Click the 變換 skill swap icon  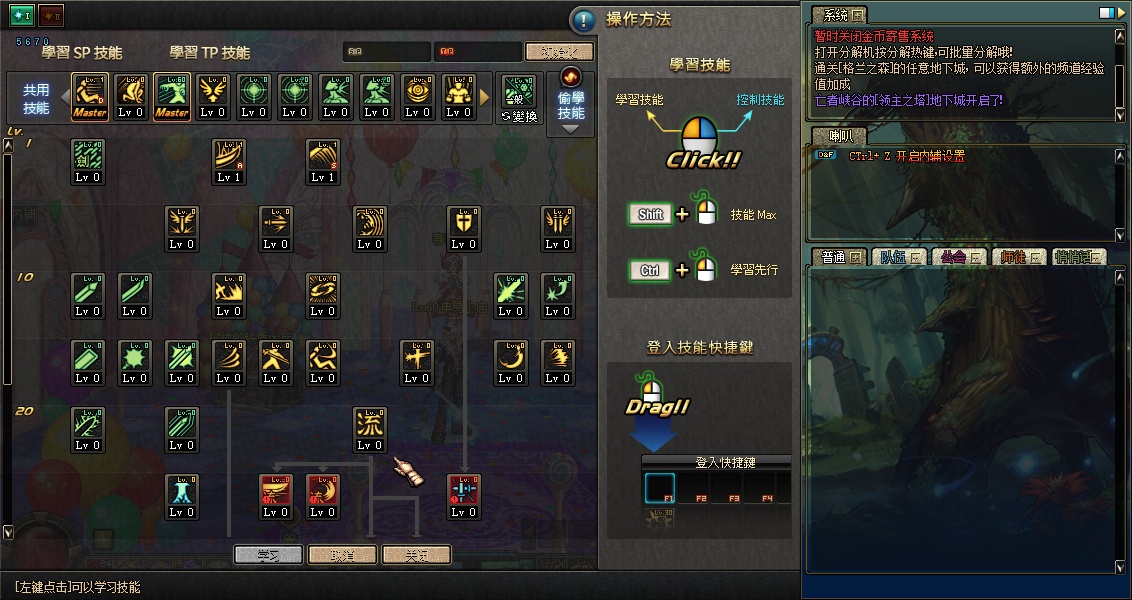(519, 97)
